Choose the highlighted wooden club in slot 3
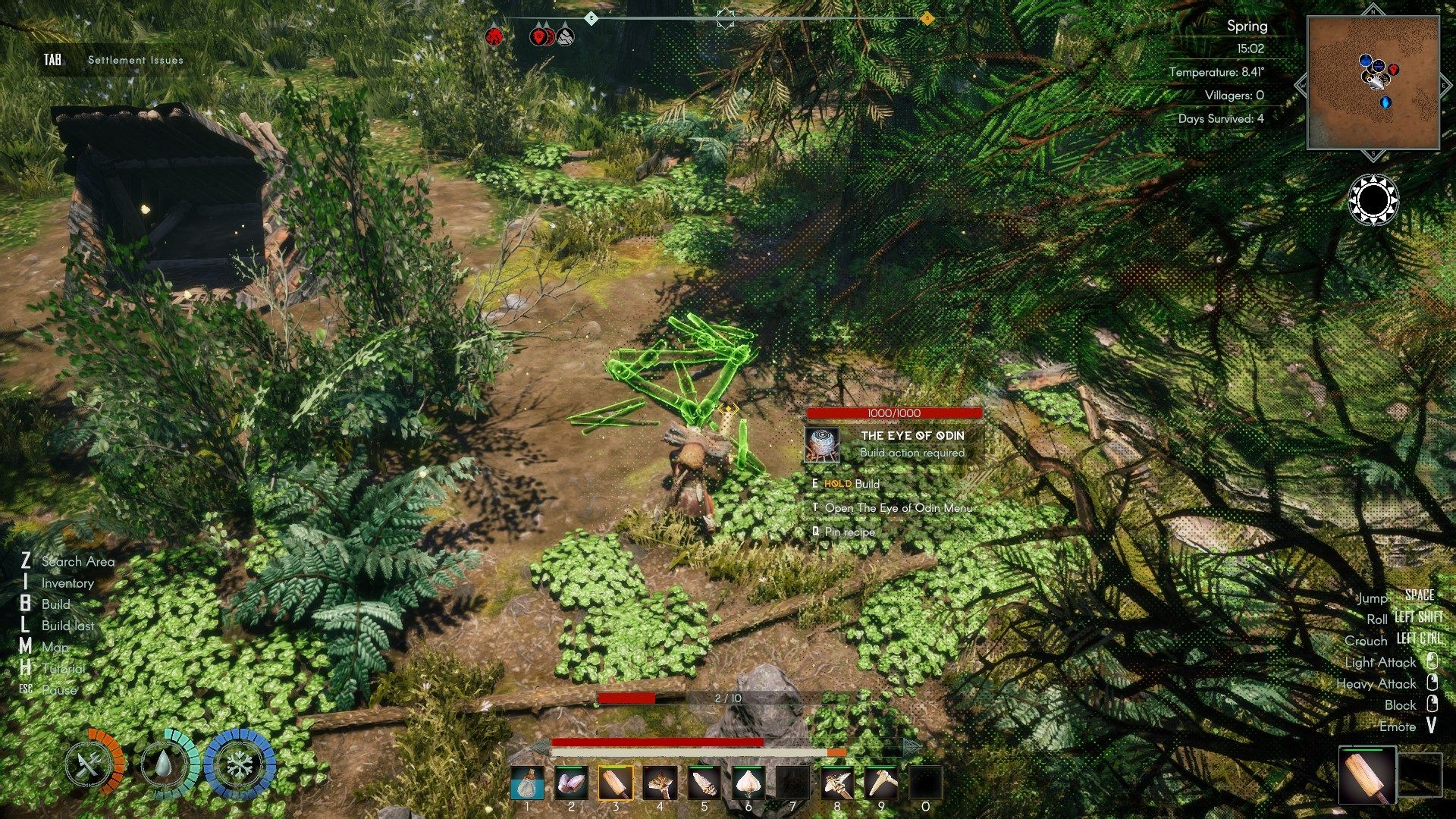Screen dimensions: 1456x819 coord(616,783)
